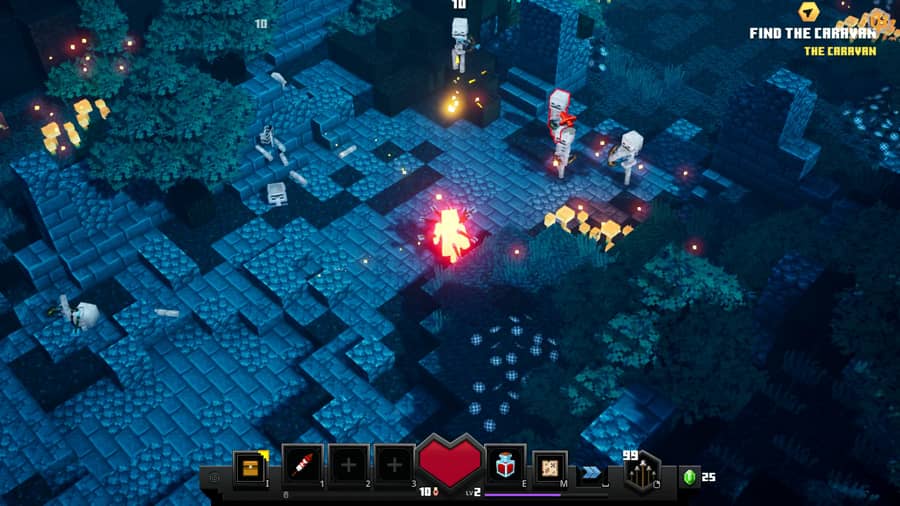Viewport: 900px width, 506px height.
Task: Use the dodge roll arrows icon
Action: [592, 471]
